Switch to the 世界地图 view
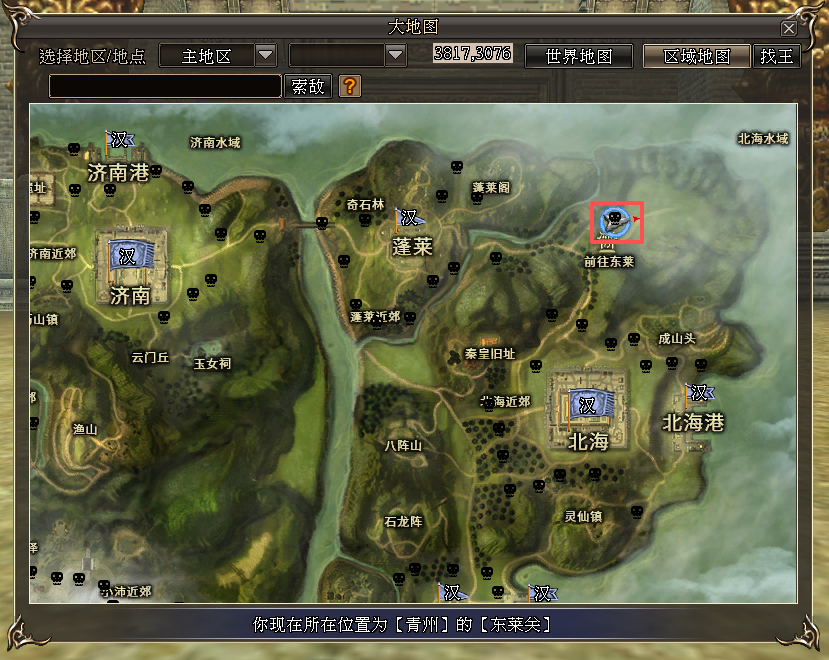 pos(580,56)
